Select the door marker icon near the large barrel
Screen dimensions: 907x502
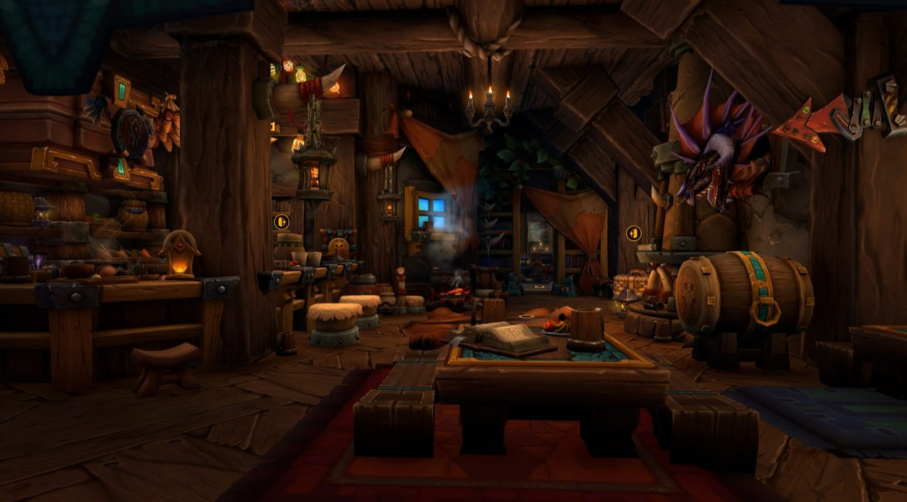(x=633, y=233)
